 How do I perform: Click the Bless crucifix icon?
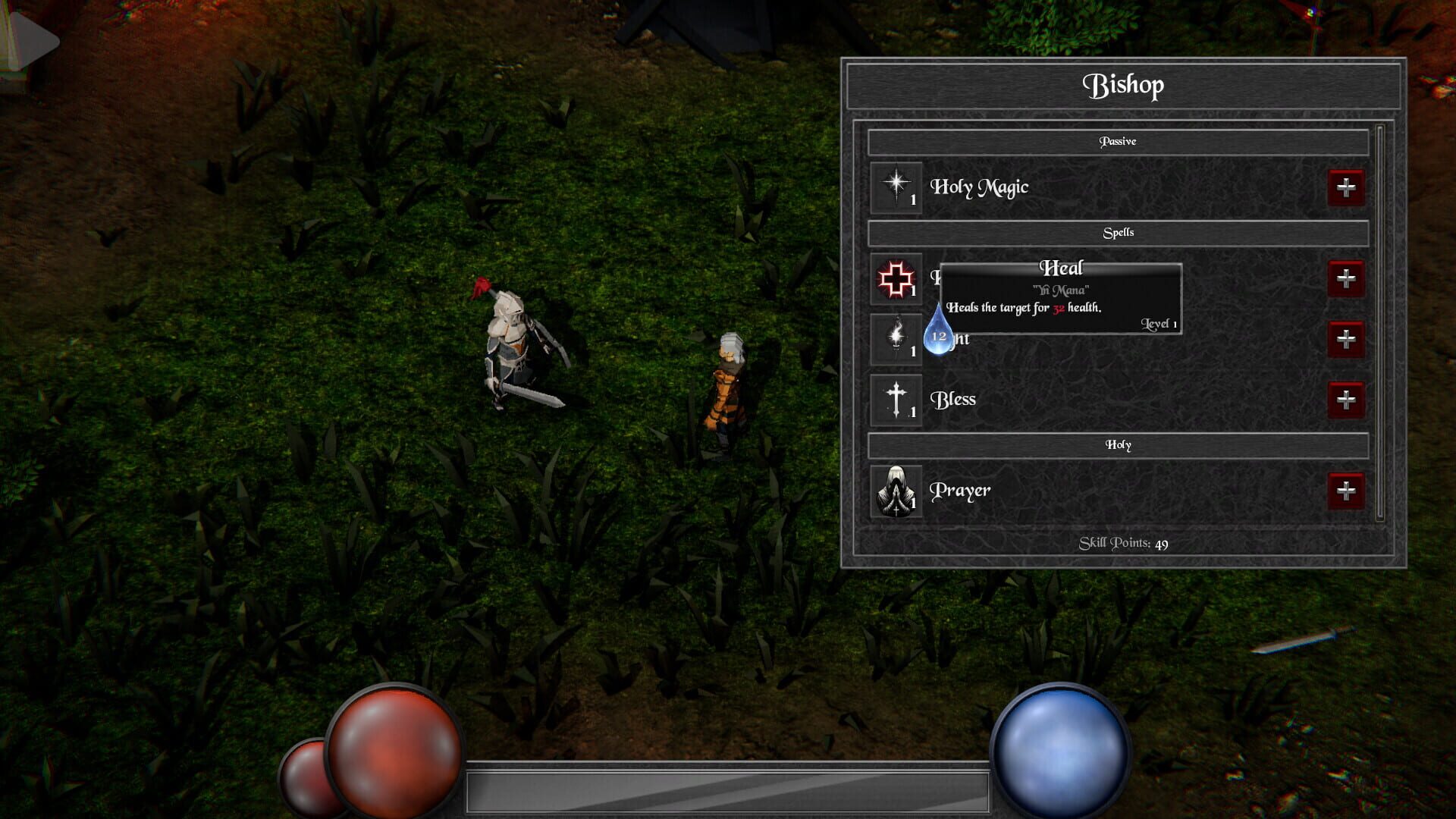896,399
